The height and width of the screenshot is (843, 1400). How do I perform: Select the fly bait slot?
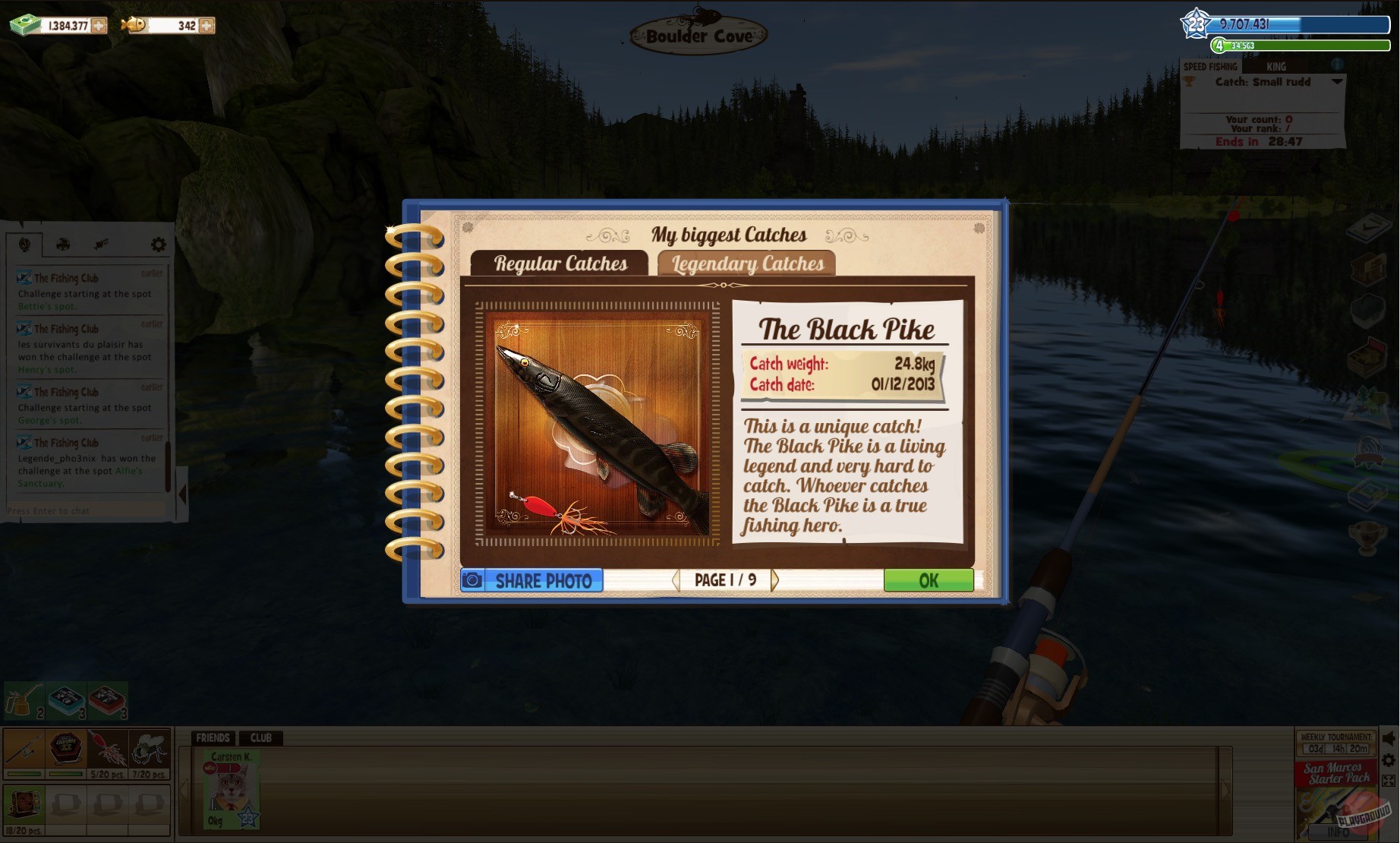point(150,750)
